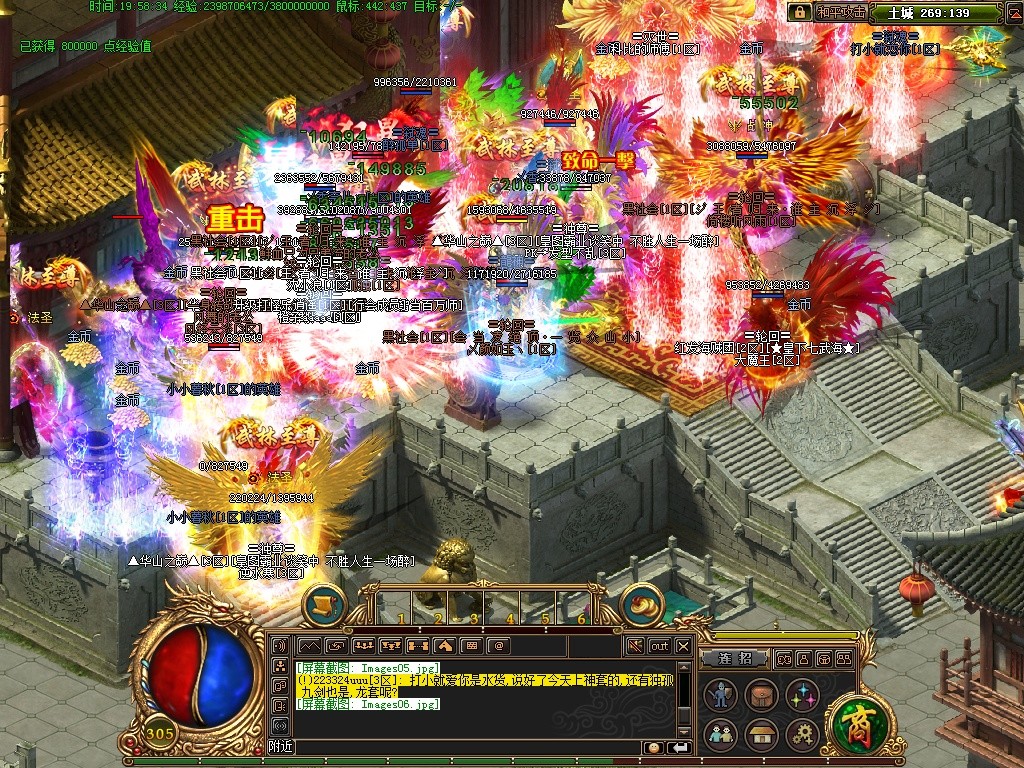Open the leather bag inventory
Screen dimensions: 1024x768
point(761,695)
